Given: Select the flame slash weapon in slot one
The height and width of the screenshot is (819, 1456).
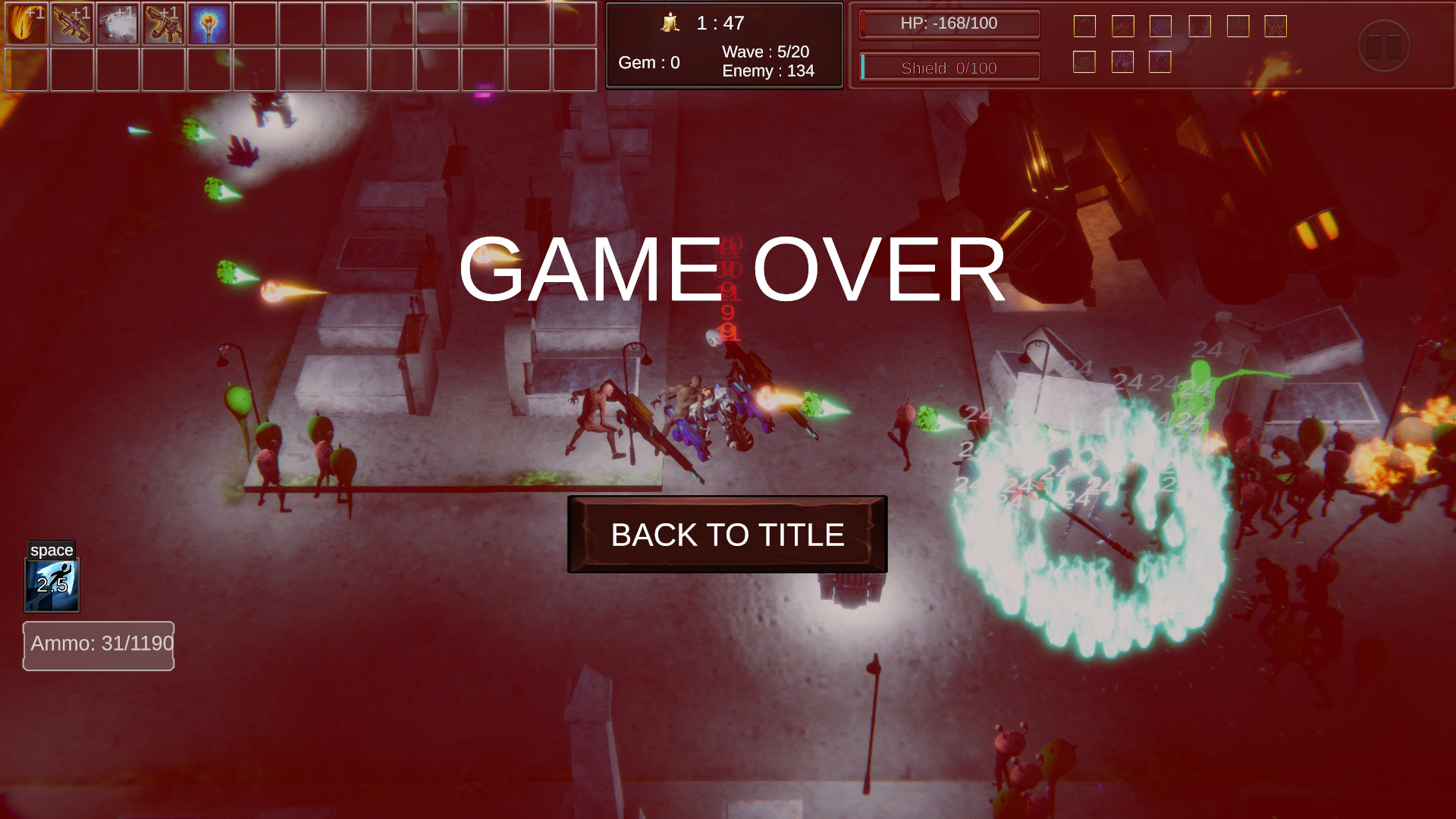Looking at the screenshot, I should (x=25, y=23).
